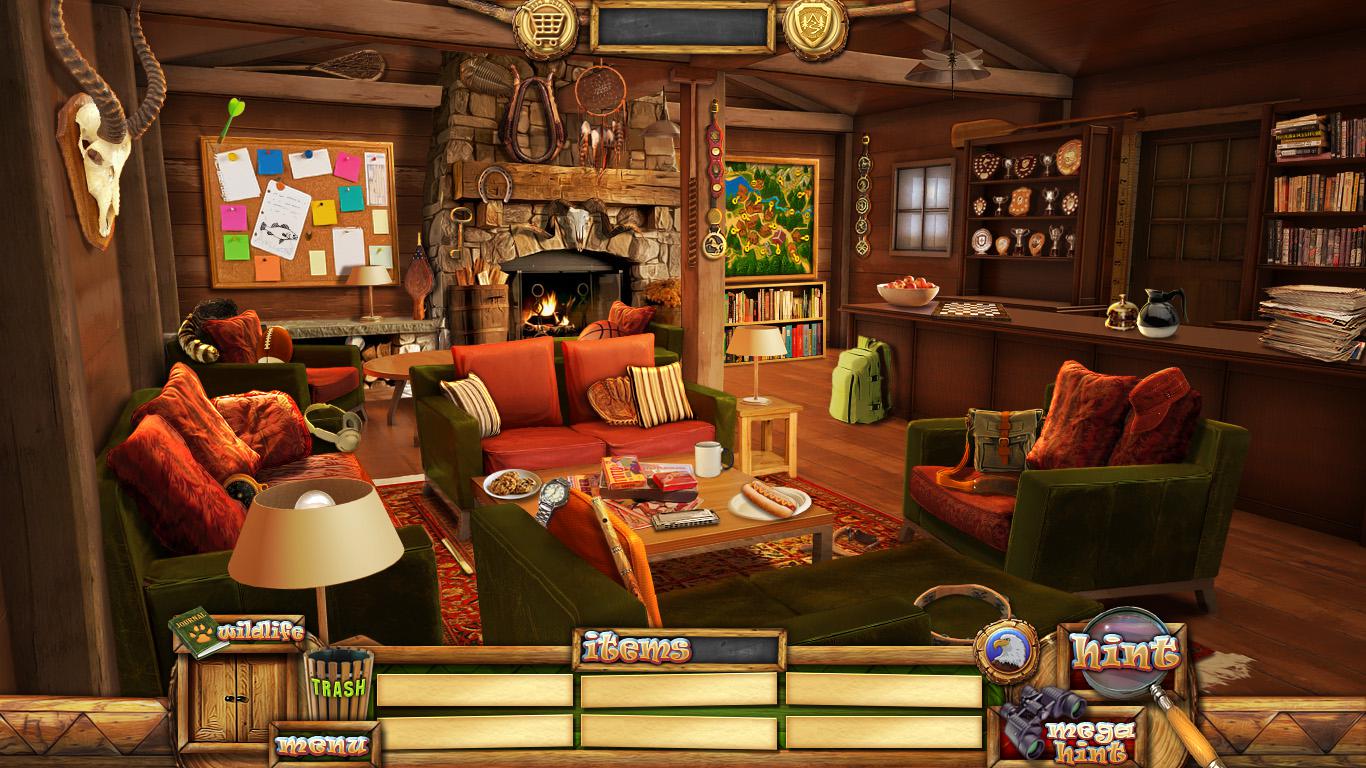Image resolution: width=1366 pixels, height=768 pixels.
Task: Click the eagle hint counter badge
Action: tap(1005, 651)
